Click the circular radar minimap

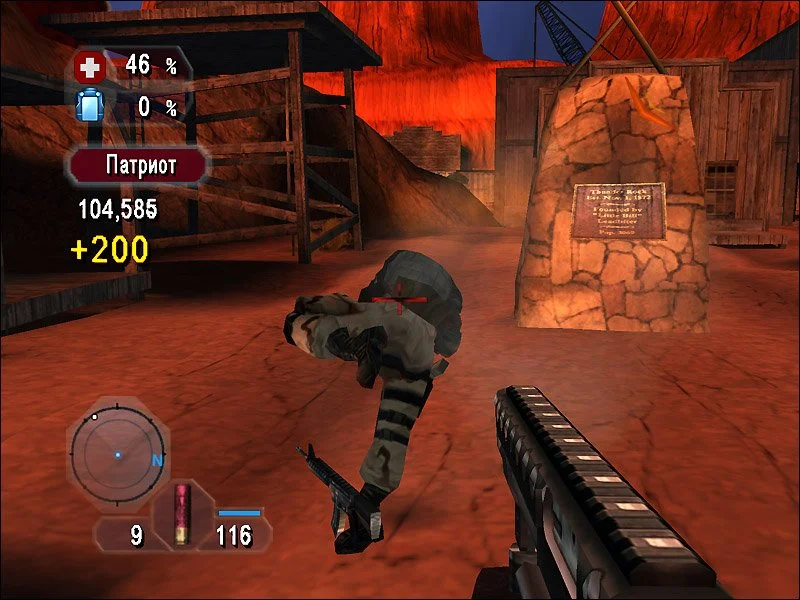pyautogui.click(x=118, y=455)
